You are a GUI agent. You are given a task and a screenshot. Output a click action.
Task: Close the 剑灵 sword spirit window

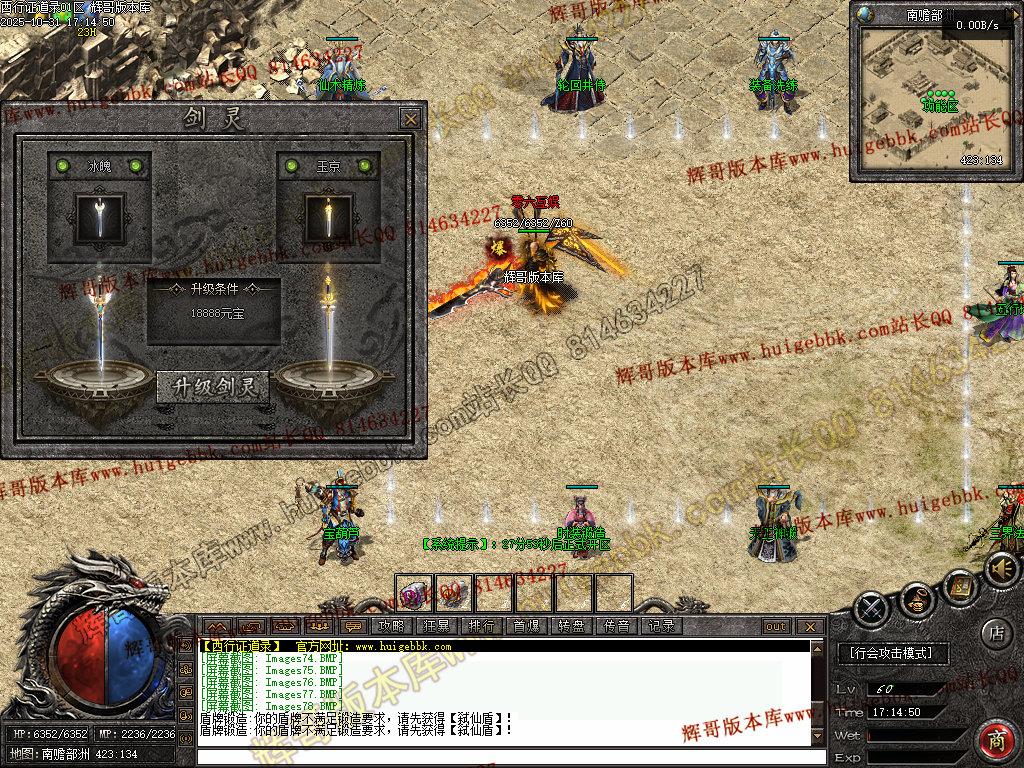410,119
